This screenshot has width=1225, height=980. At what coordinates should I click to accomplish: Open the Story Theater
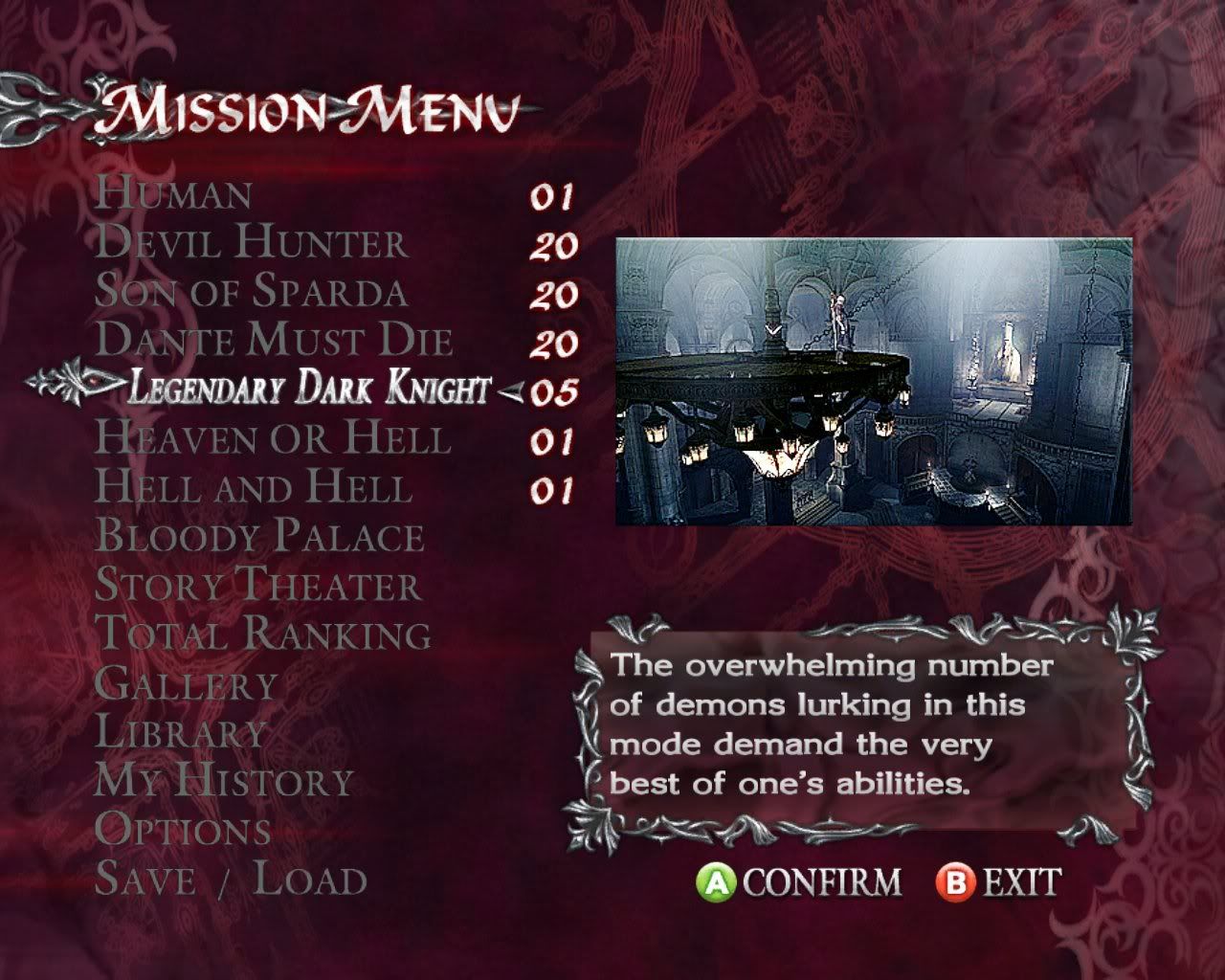257,585
